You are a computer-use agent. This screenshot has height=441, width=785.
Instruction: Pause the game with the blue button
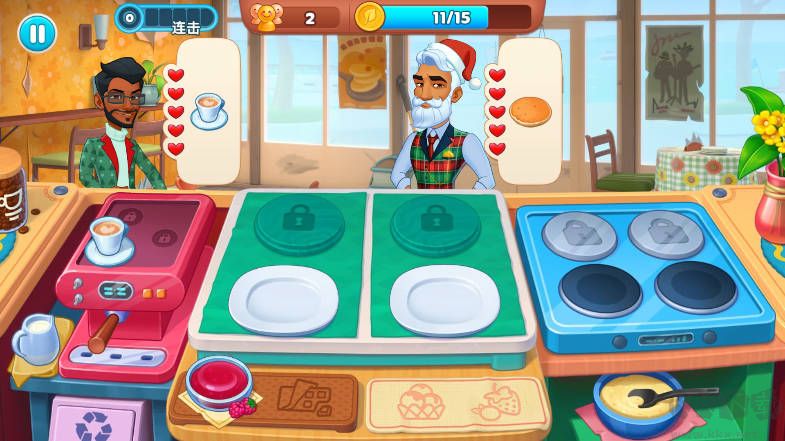37,33
